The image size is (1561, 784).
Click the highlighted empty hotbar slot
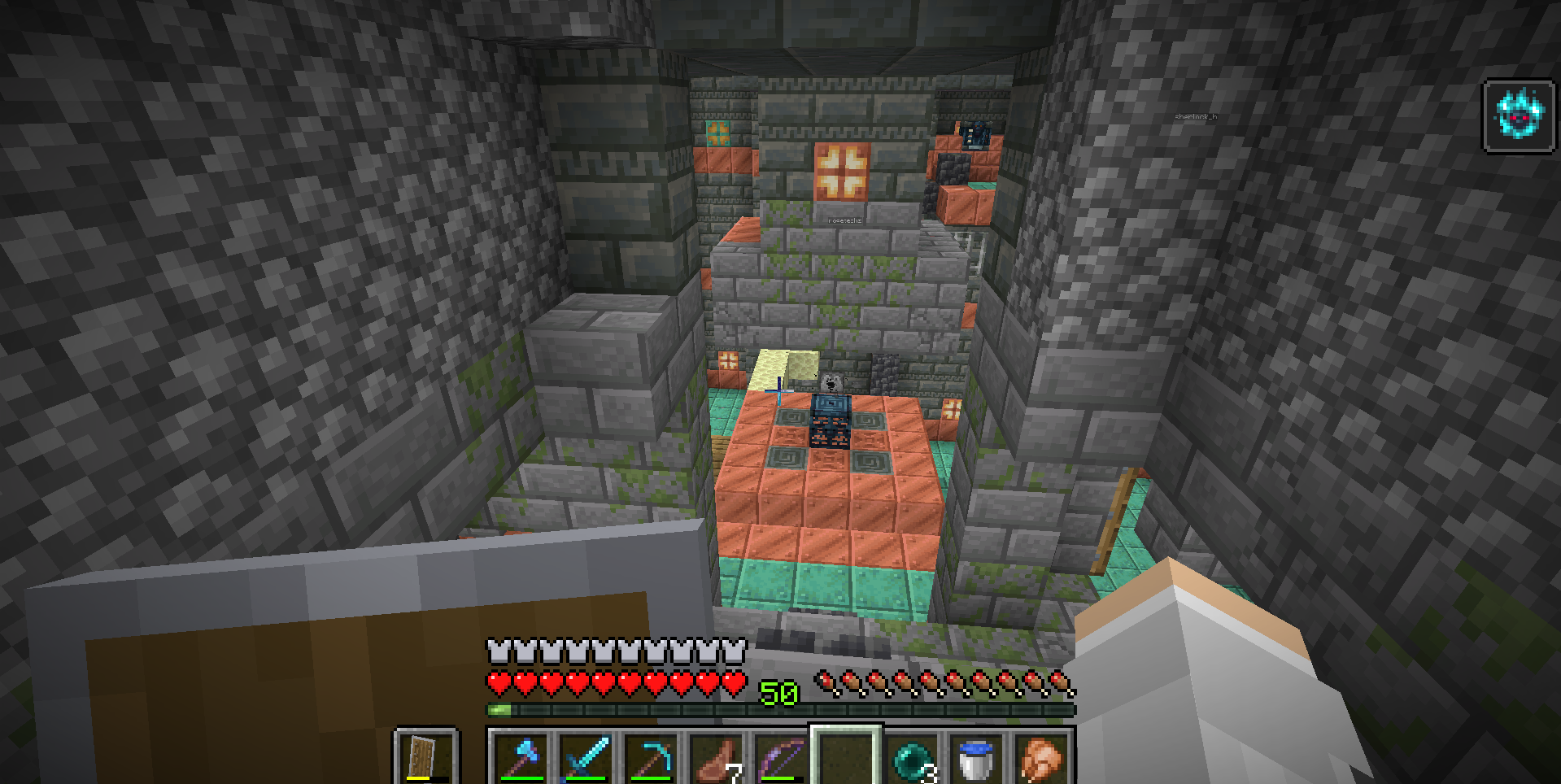click(846, 758)
